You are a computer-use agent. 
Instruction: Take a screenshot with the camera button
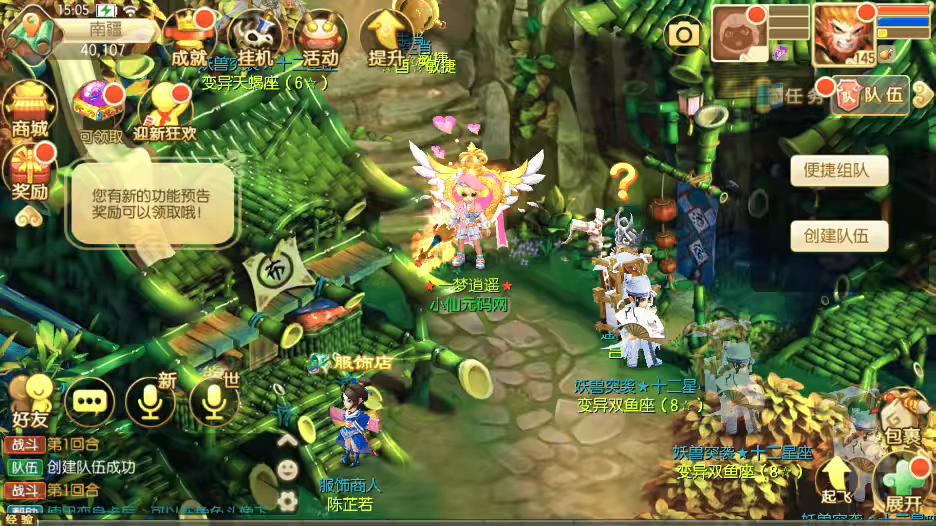coord(685,35)
